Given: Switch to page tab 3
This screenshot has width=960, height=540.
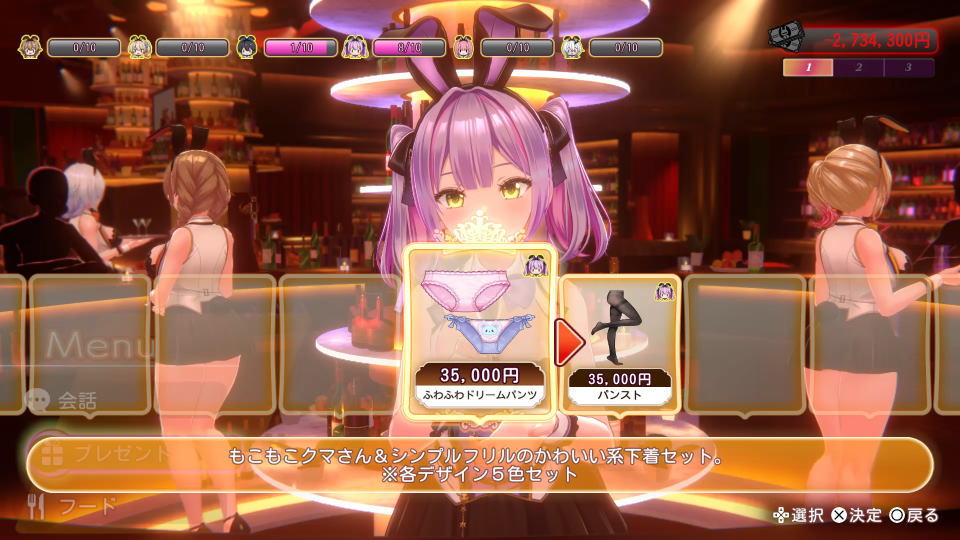Looking at the screenshot, I should click(908, 68).
